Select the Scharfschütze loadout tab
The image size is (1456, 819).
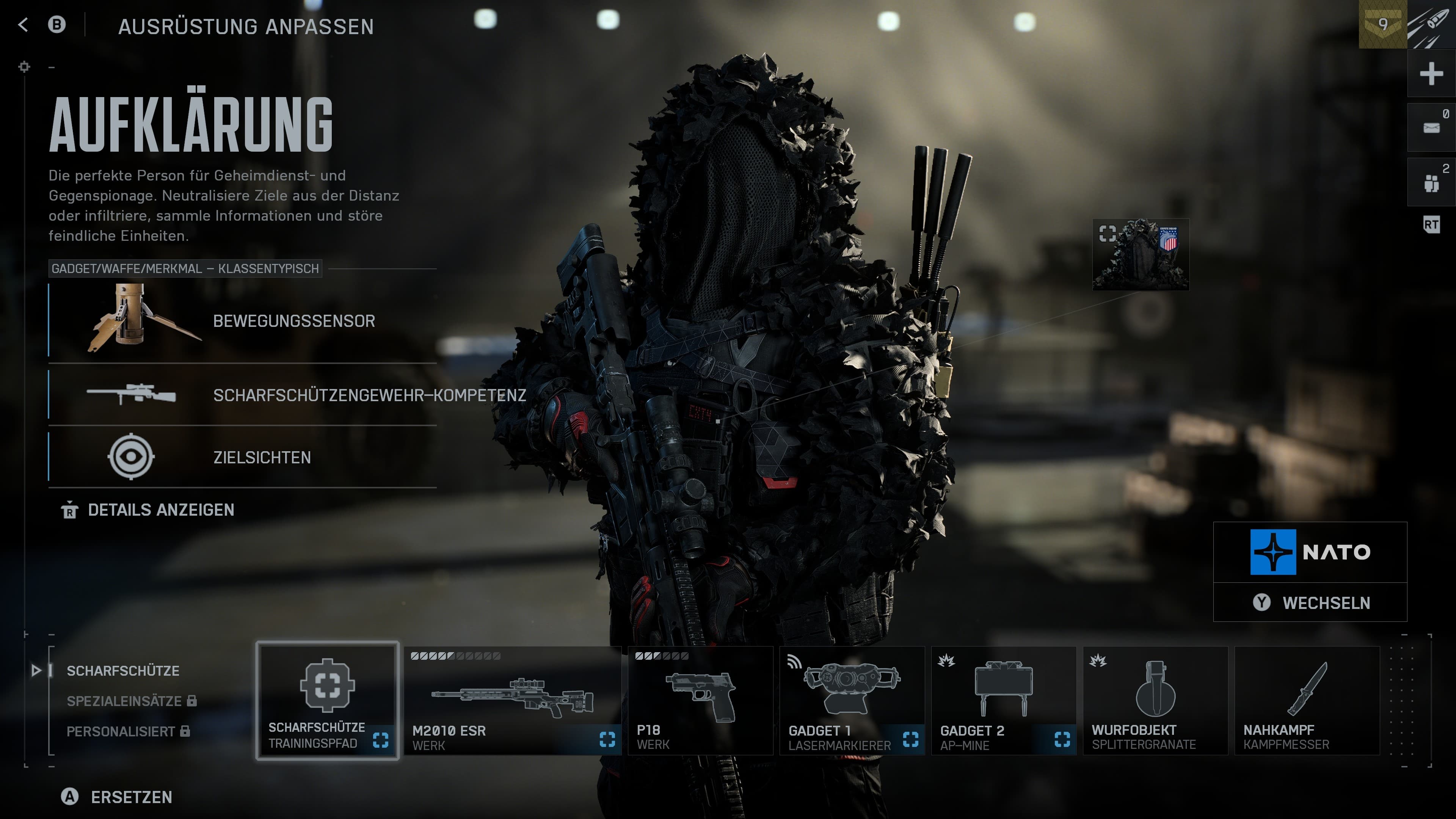click(122, 671)
